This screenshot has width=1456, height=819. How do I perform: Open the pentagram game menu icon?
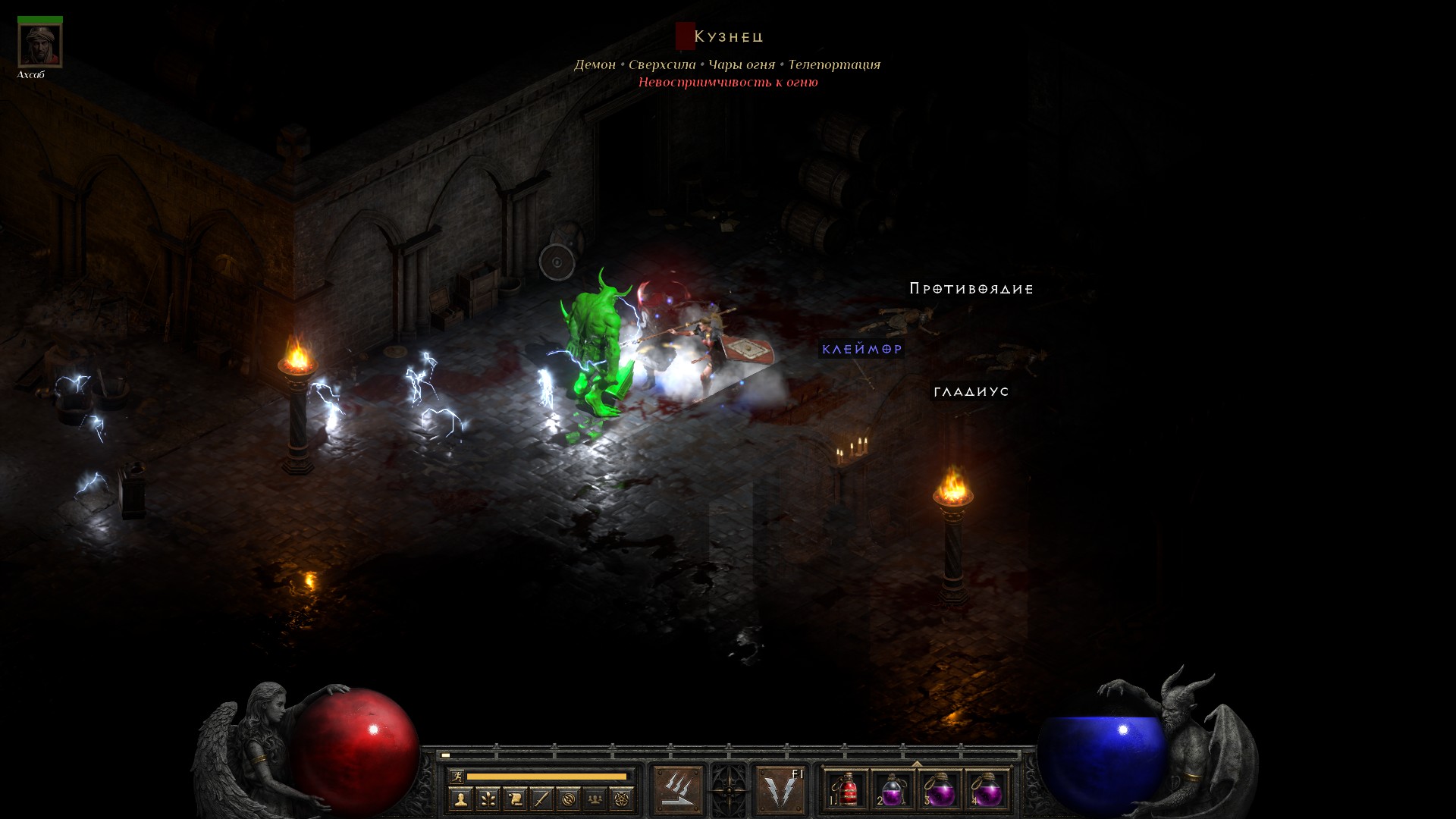(x=622, y=799)
